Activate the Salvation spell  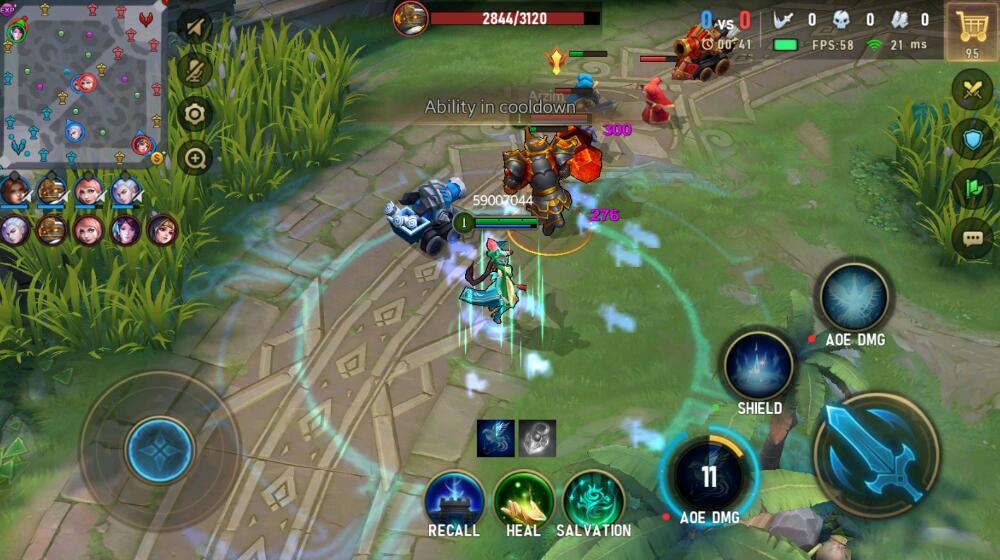(x=593, y=499)
